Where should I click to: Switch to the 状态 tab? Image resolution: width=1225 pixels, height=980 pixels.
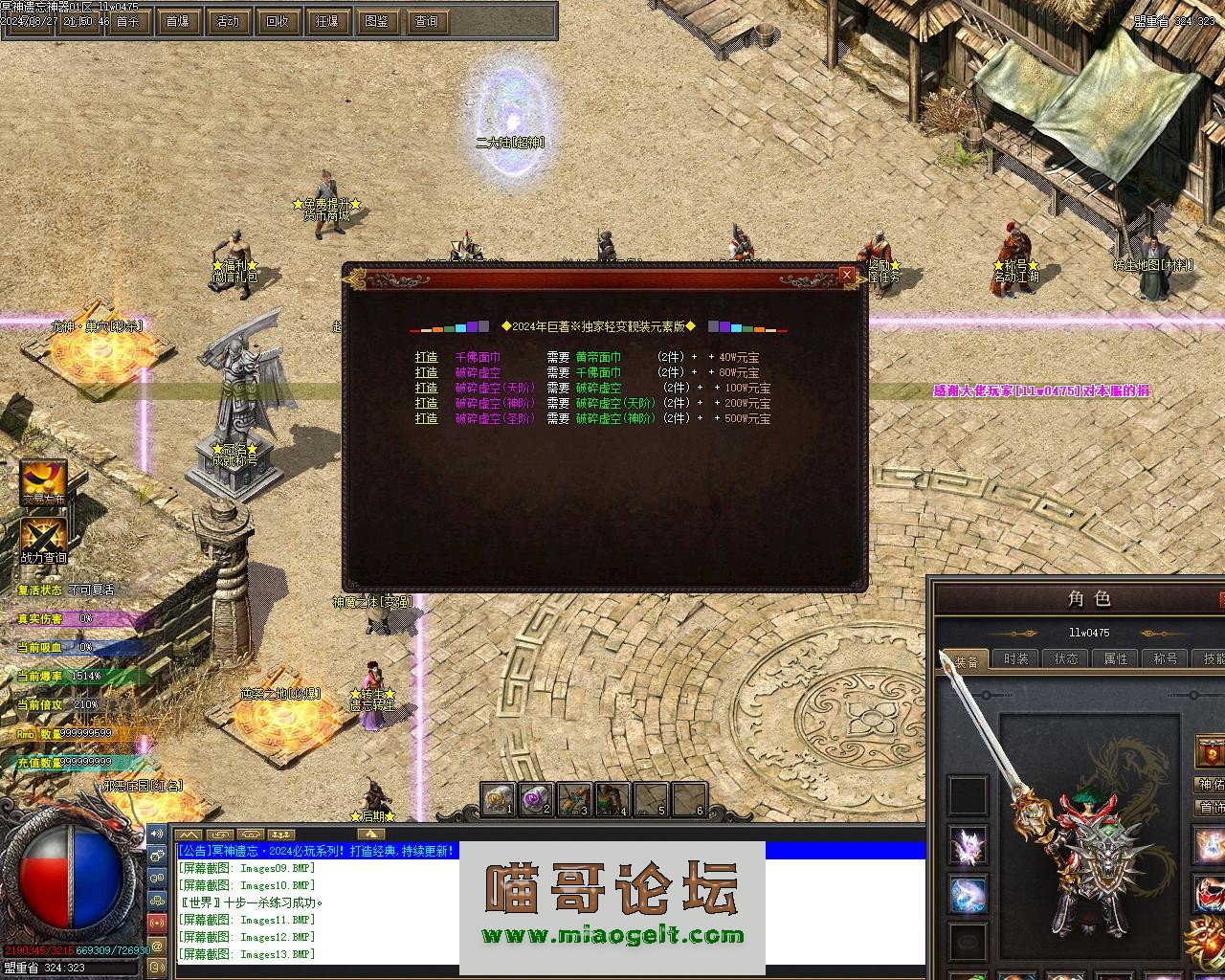(1065, 658)
